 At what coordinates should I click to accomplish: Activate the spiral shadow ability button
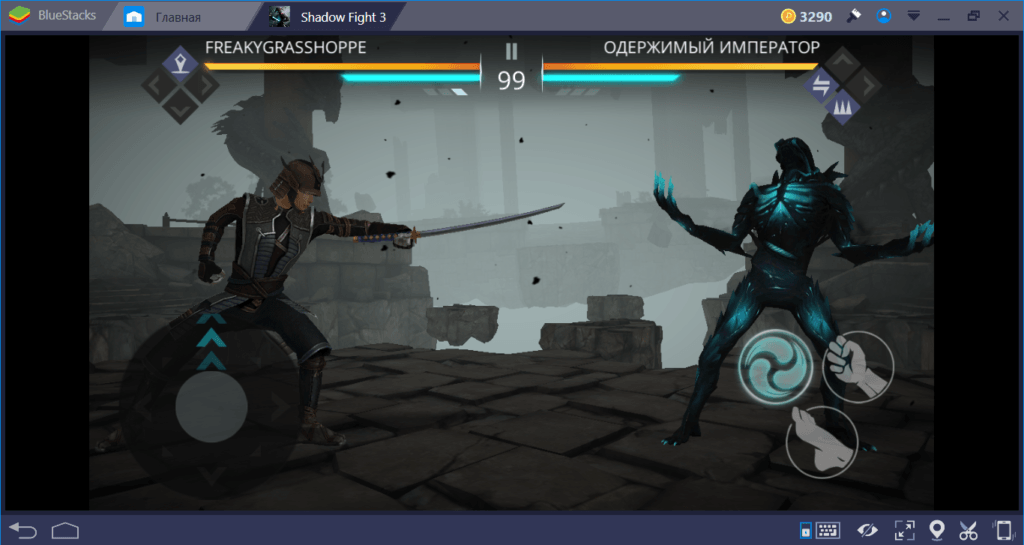(x=777, y=366)
